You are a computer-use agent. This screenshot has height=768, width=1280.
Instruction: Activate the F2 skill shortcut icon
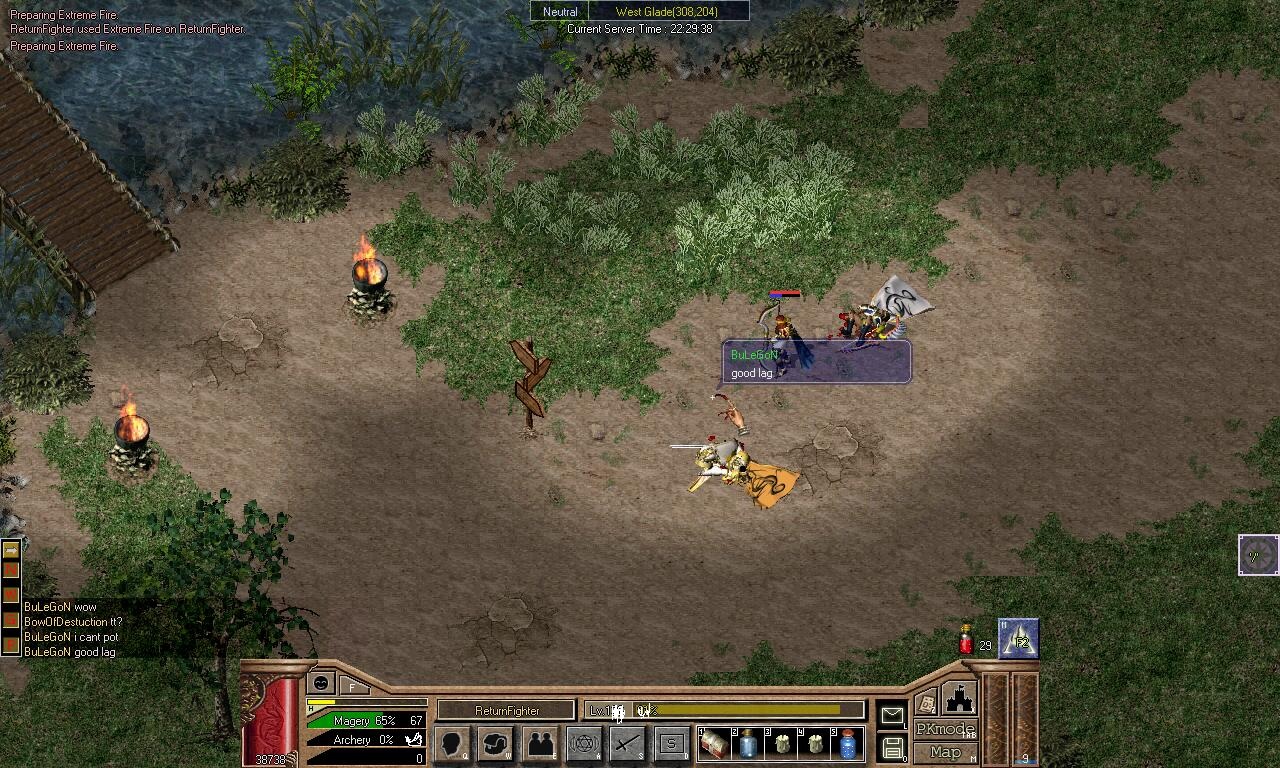(x=1019, y=639)
